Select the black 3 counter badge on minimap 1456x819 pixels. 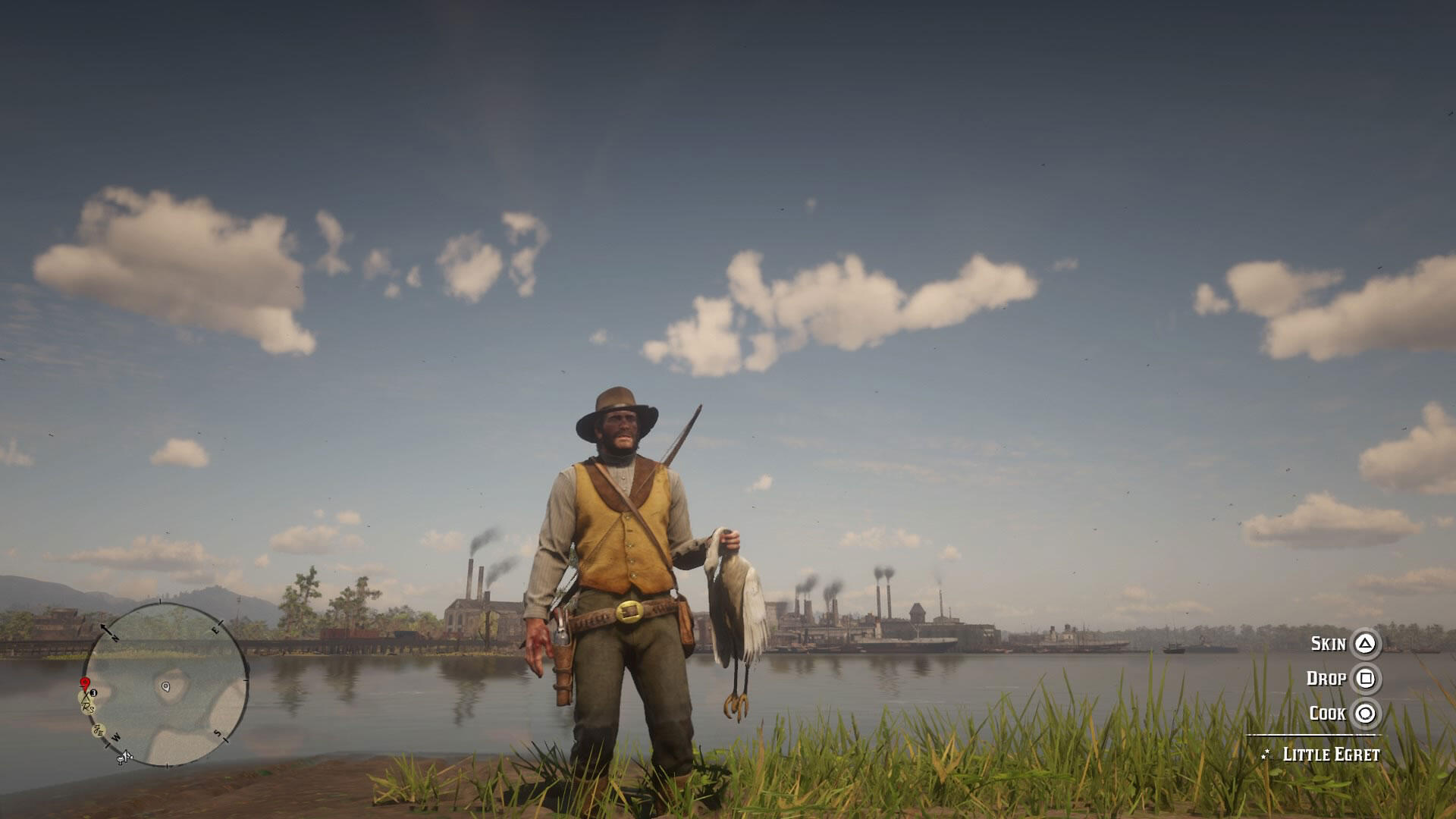click(93, 693)
